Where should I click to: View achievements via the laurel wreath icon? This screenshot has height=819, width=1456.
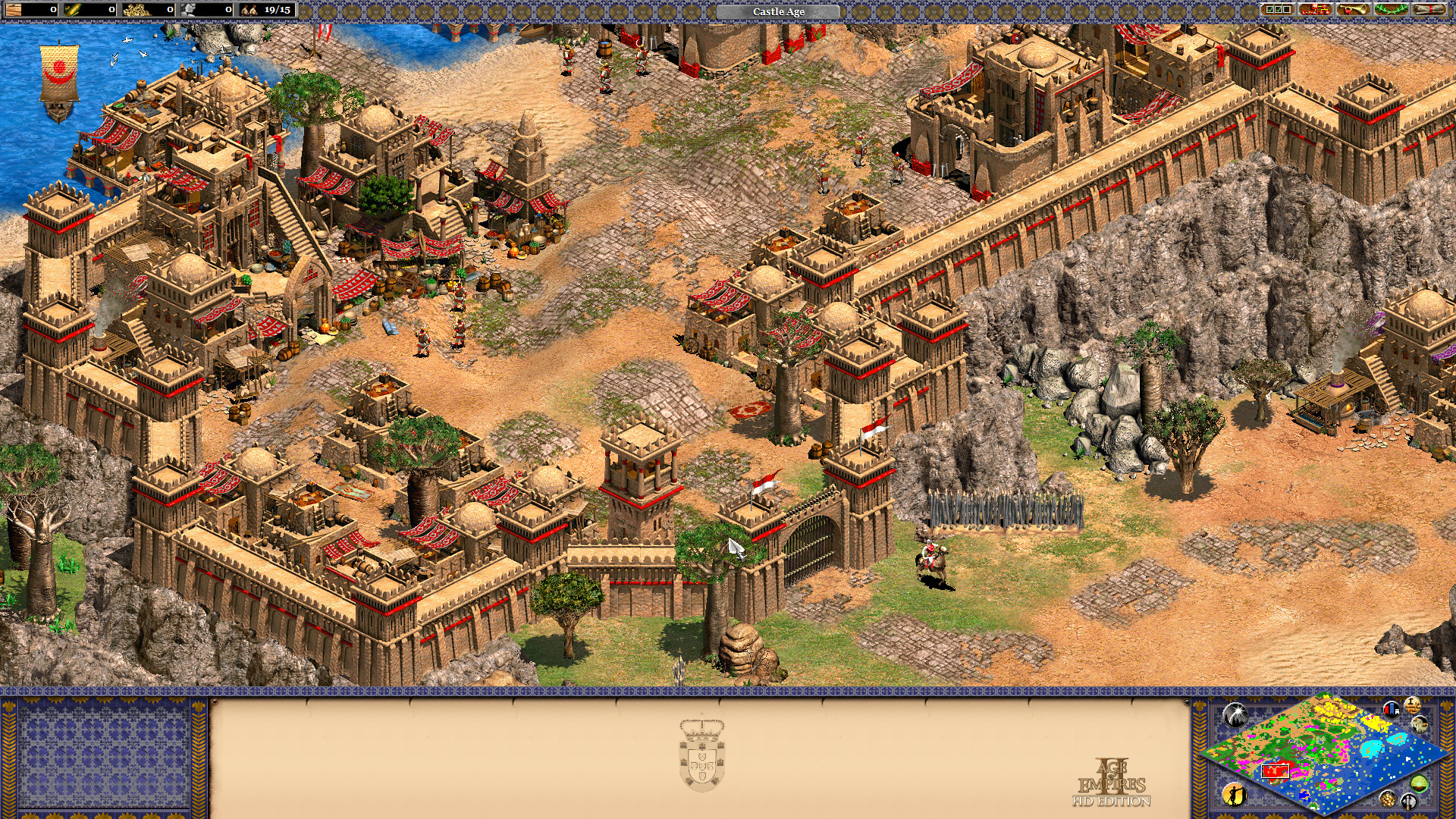(1392, 9)
